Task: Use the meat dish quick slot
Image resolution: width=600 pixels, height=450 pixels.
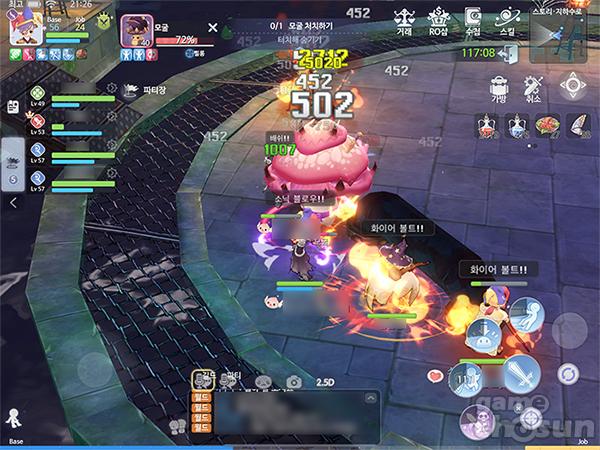Action: (x=549, y=126)
